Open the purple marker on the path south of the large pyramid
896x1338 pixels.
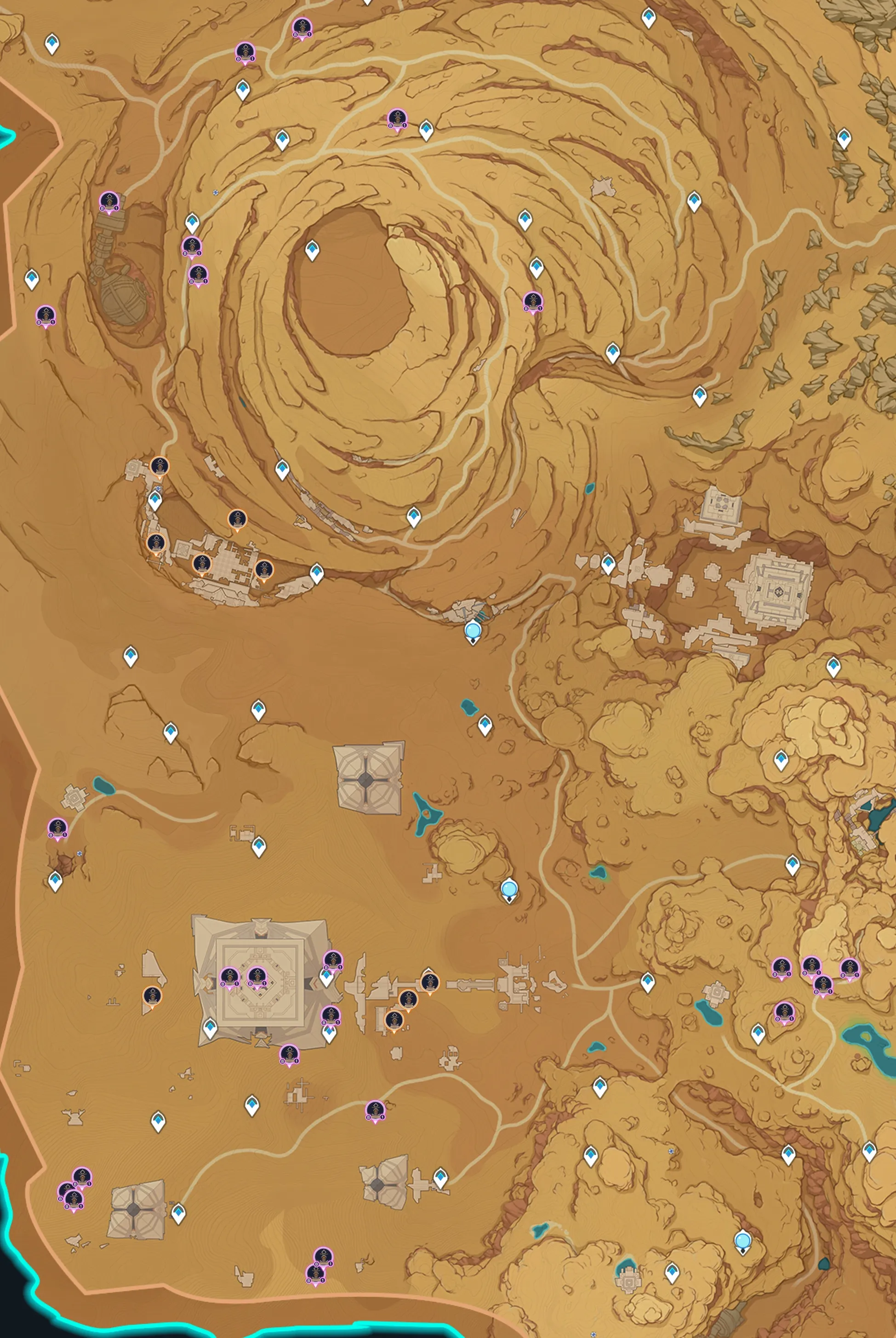point(375,1110)
